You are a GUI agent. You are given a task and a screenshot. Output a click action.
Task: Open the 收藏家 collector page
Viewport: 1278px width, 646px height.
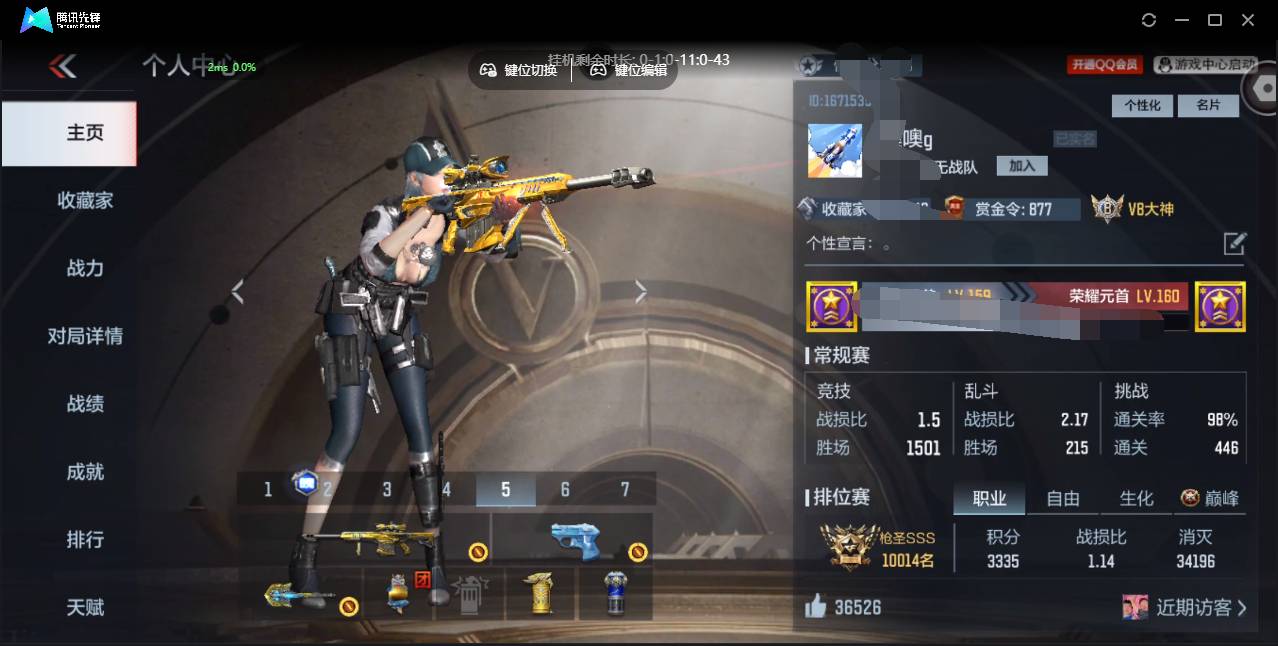(x=85, y=201)
